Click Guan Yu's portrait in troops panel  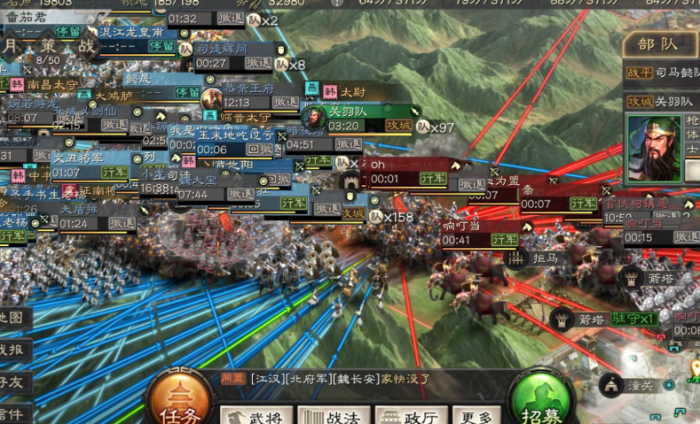[x=652, y=148]
